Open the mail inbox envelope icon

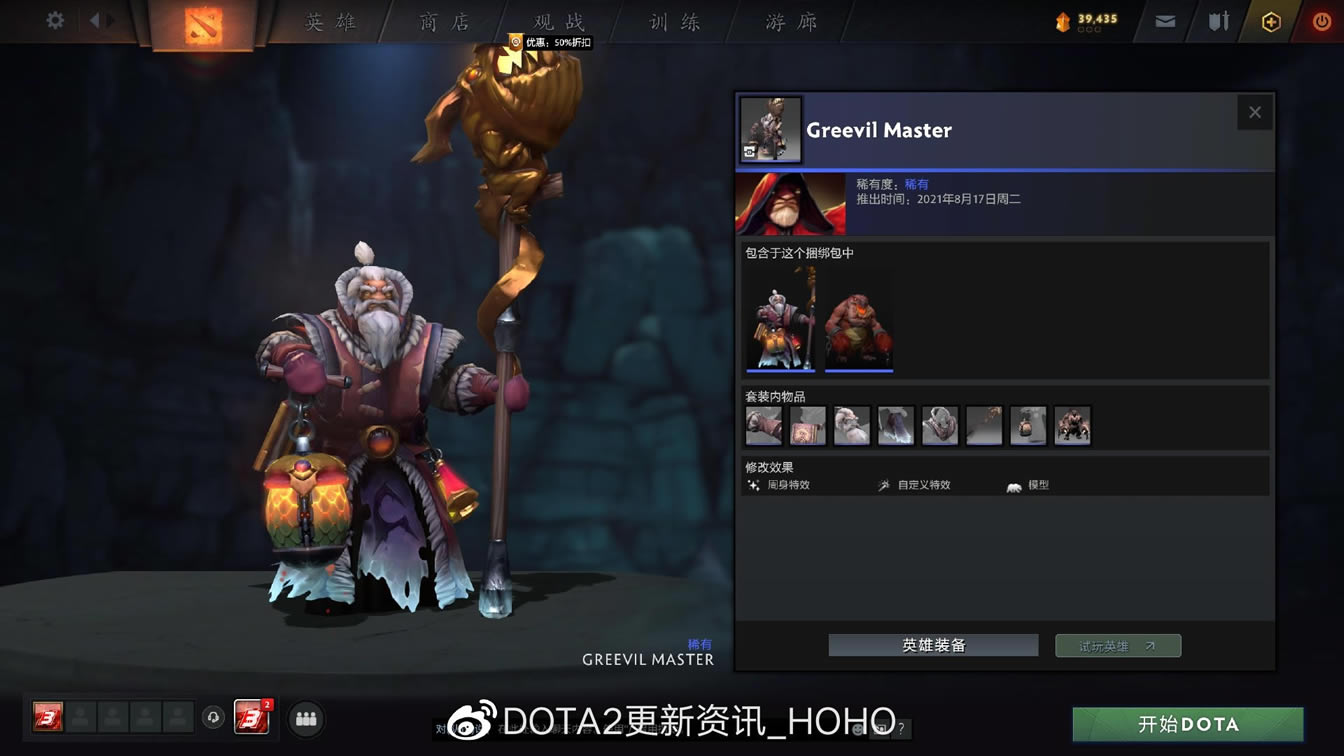point(1164,20)
